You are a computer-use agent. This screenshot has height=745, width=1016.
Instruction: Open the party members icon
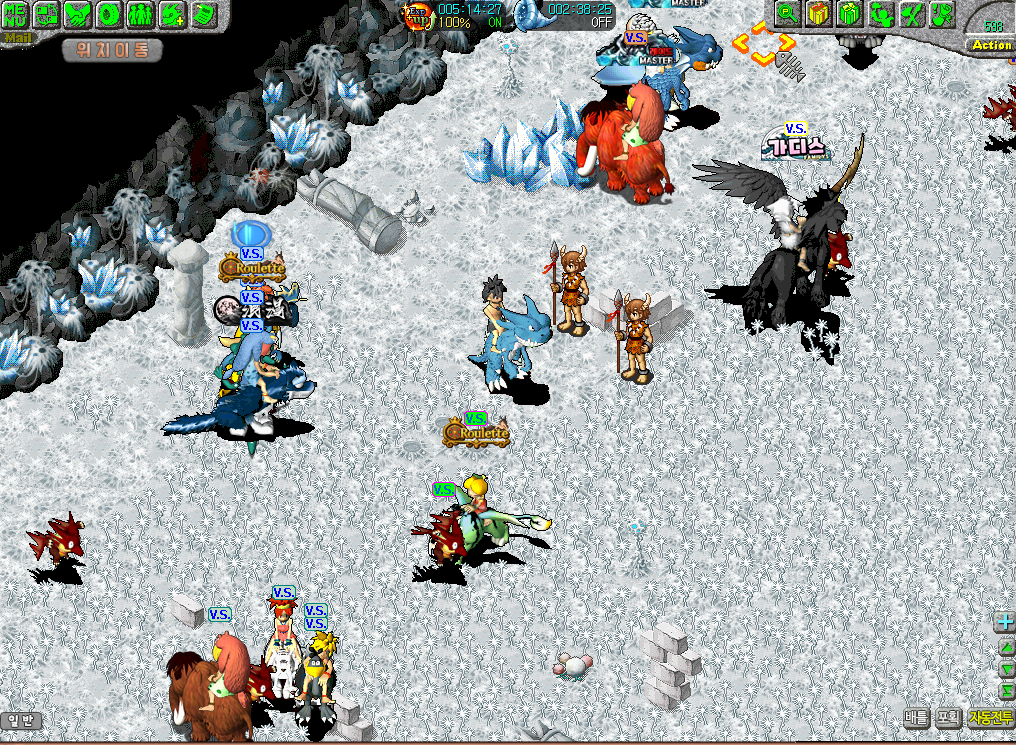click(140, 14)
